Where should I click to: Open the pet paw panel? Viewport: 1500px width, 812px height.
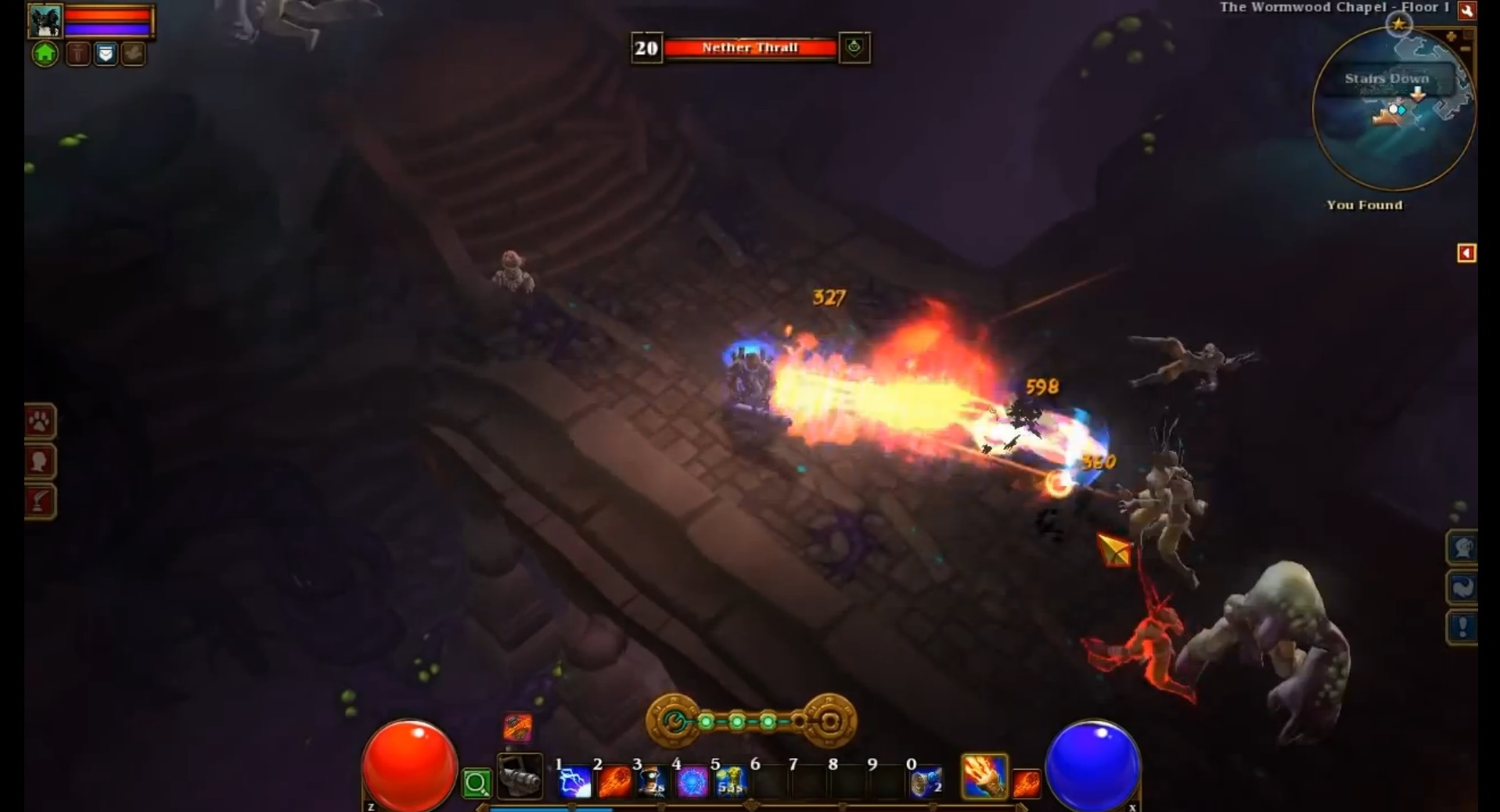[39, 422]
